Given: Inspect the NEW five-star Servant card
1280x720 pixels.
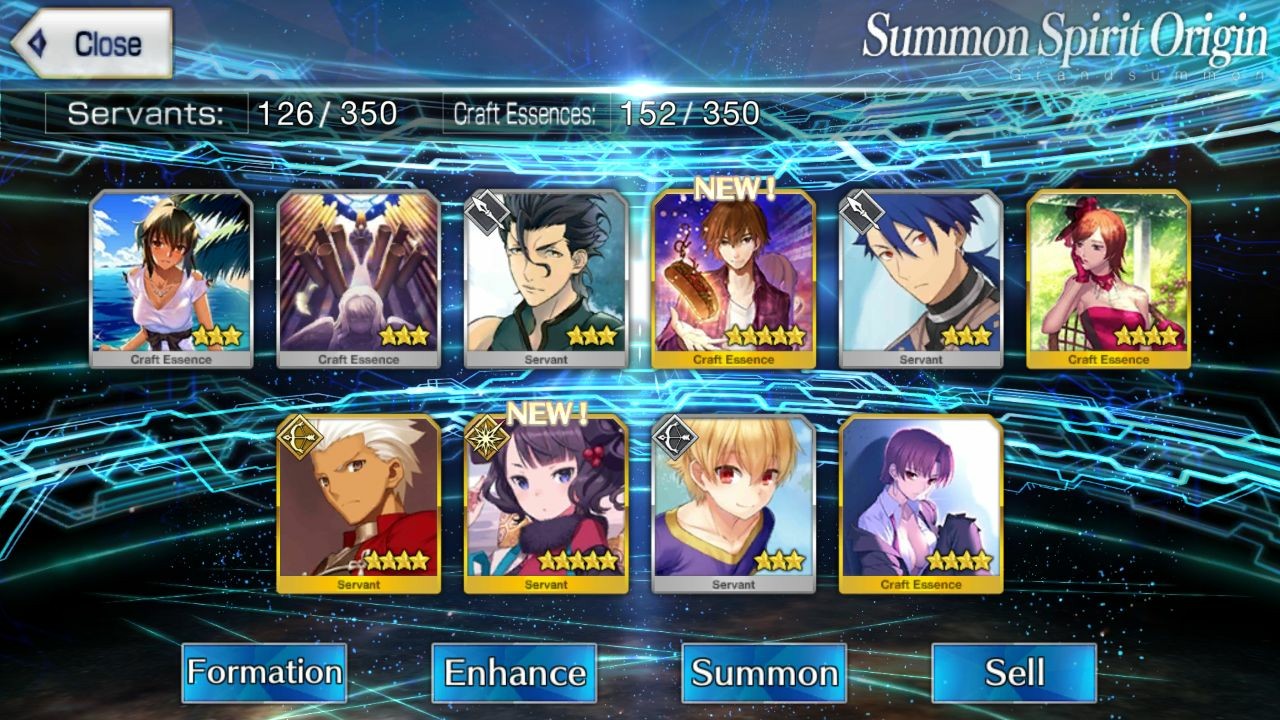Looking at the screenshot, I should click(x=546, y=504).
